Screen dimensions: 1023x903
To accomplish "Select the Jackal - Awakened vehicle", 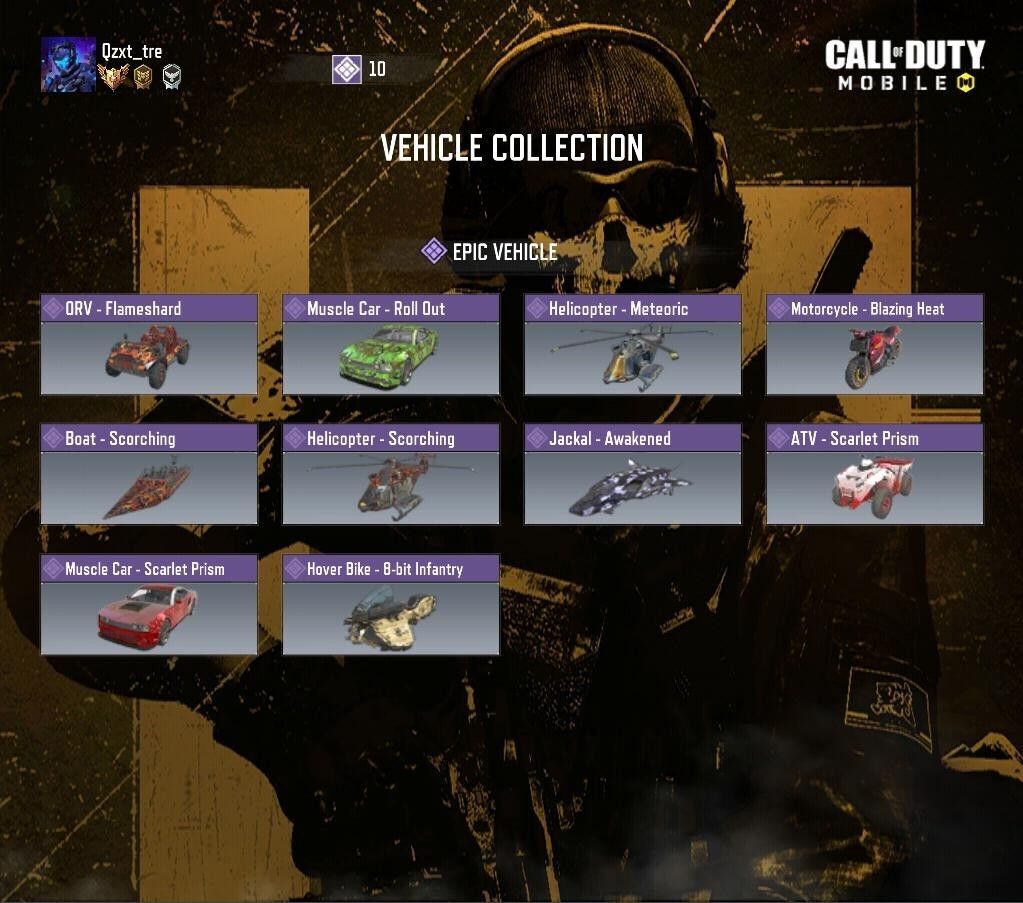I will (x=633, y=474).
